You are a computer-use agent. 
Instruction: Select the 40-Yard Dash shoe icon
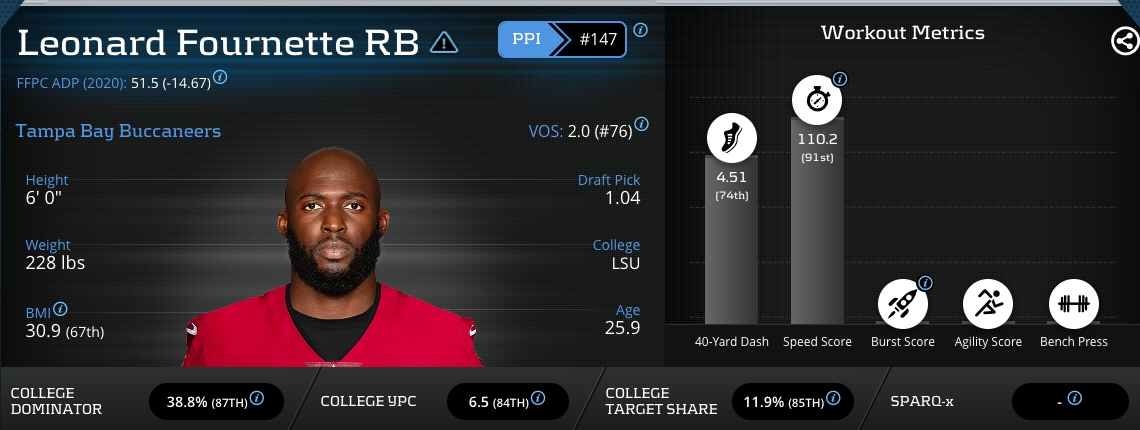[x=732, y=139]
